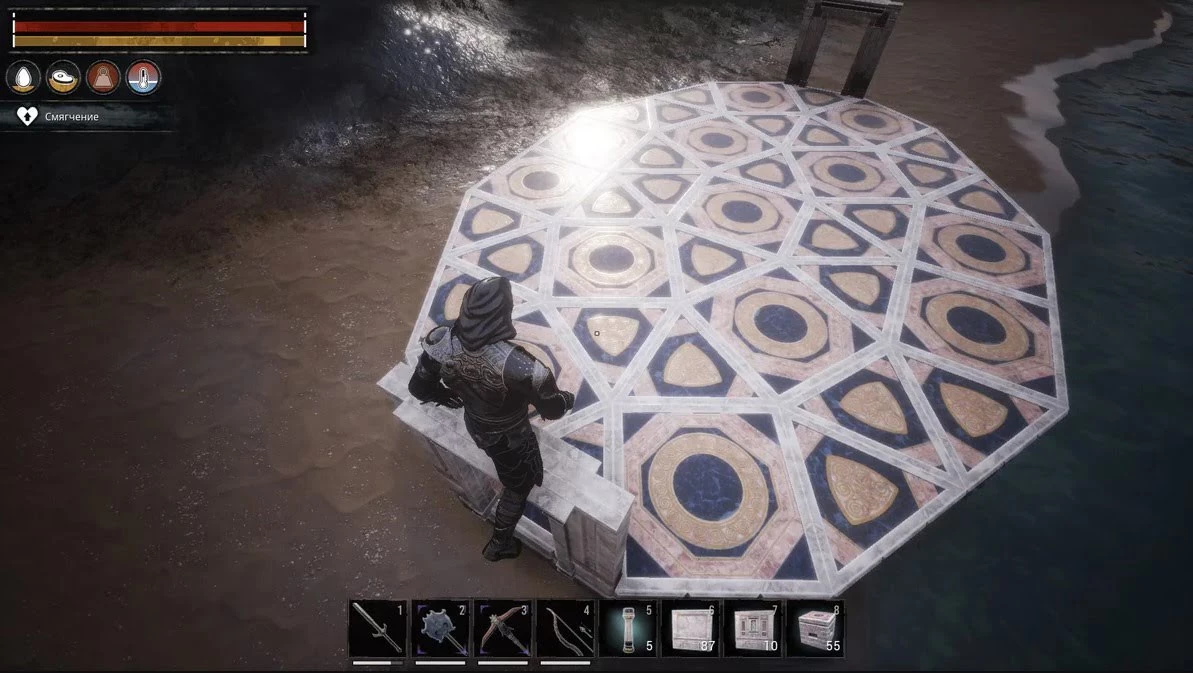1193x673 pixels.
Task: Click the weight encumbrance status icon
Action: [104, 77]
